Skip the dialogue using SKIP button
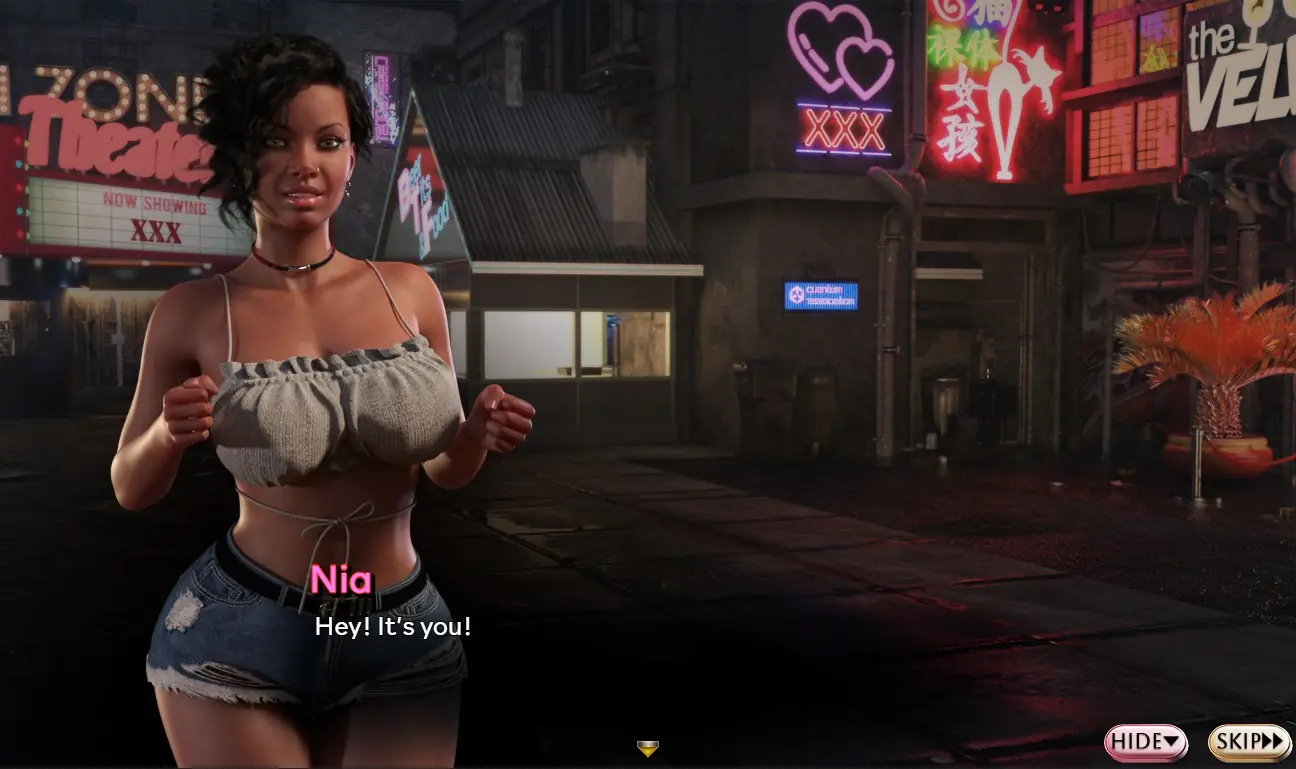Image resolution: width=1296 pixels, height=769 pixels. (1249, 742)
